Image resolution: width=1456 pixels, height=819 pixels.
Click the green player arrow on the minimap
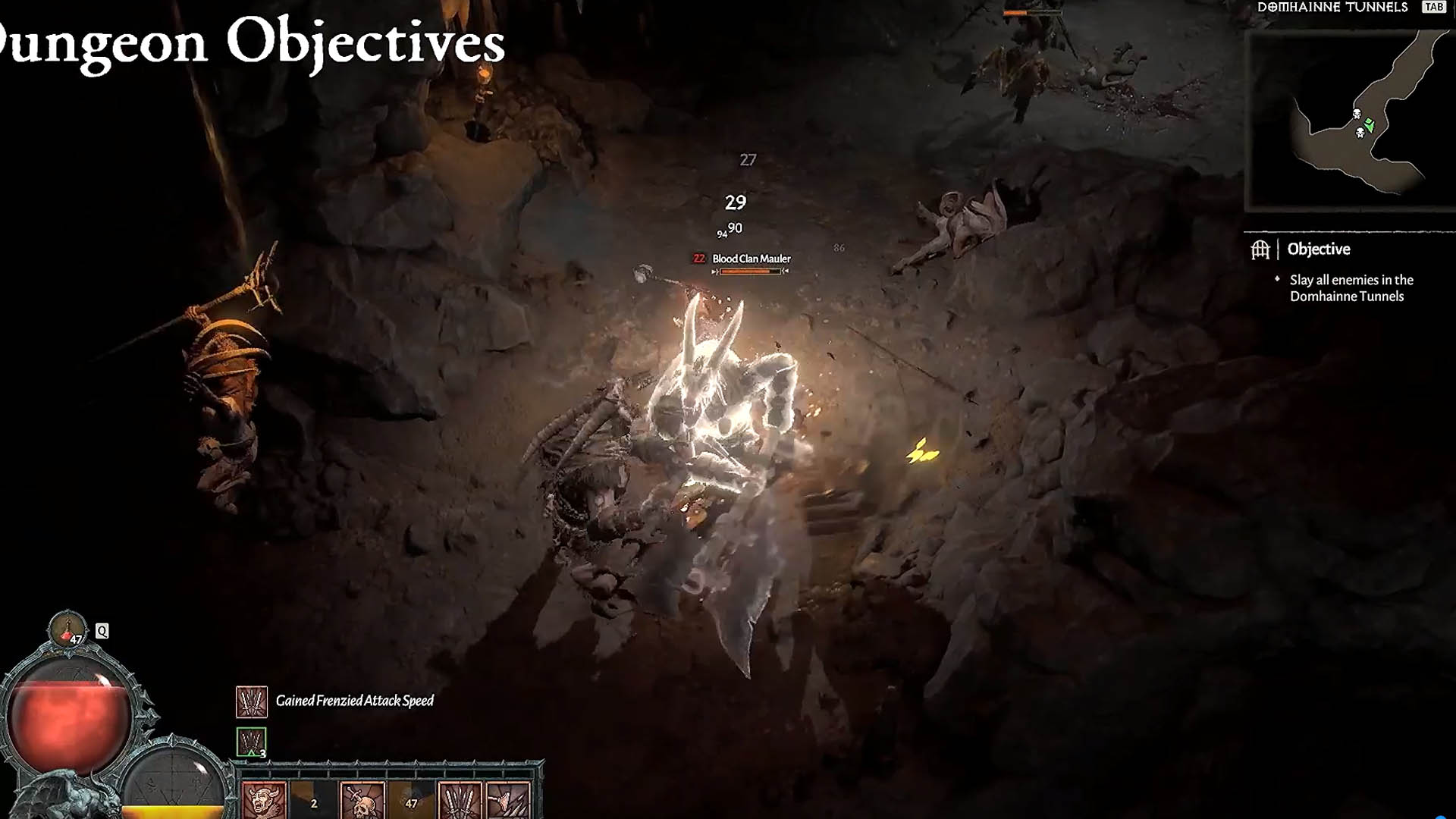click(1370, 124)
